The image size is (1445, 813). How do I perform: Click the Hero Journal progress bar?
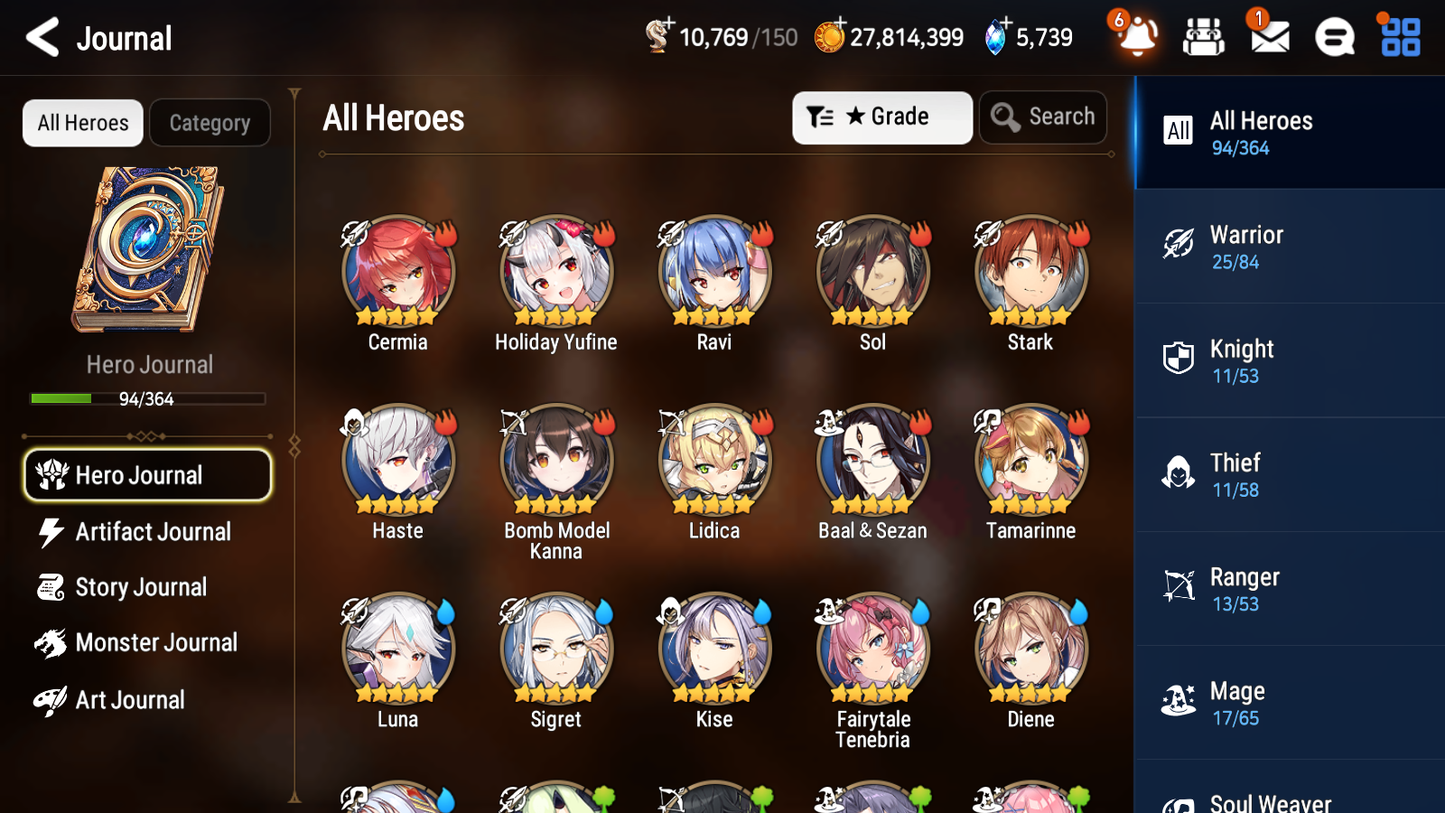point(149,398)
